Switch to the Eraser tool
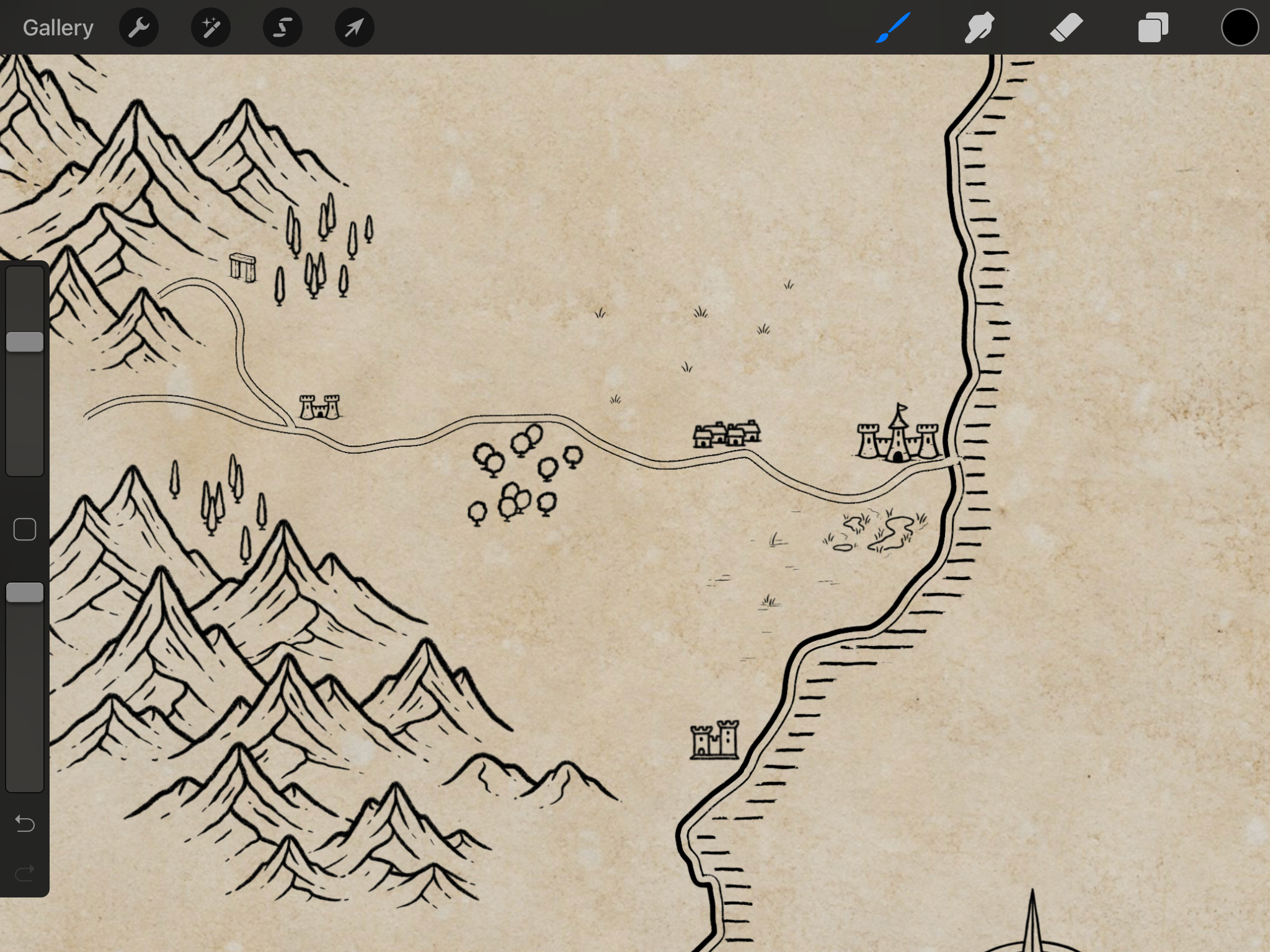 click(1067, 28)
